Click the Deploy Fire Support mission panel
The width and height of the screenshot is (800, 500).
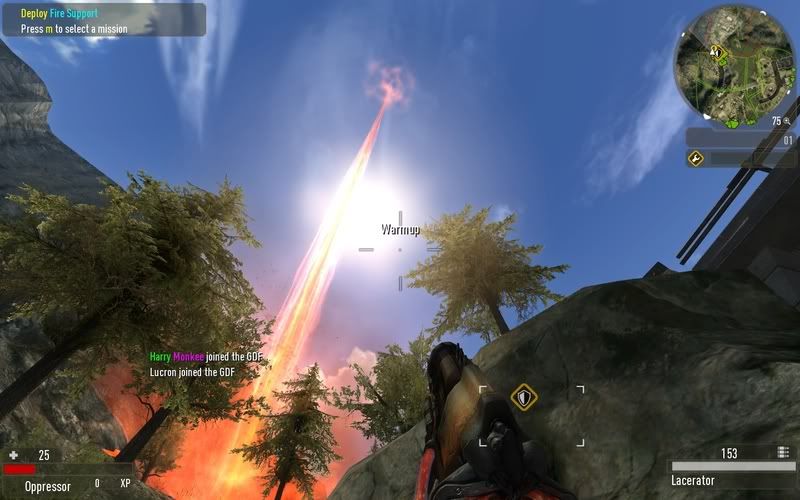pyautogui.click(x=103, y=21)
